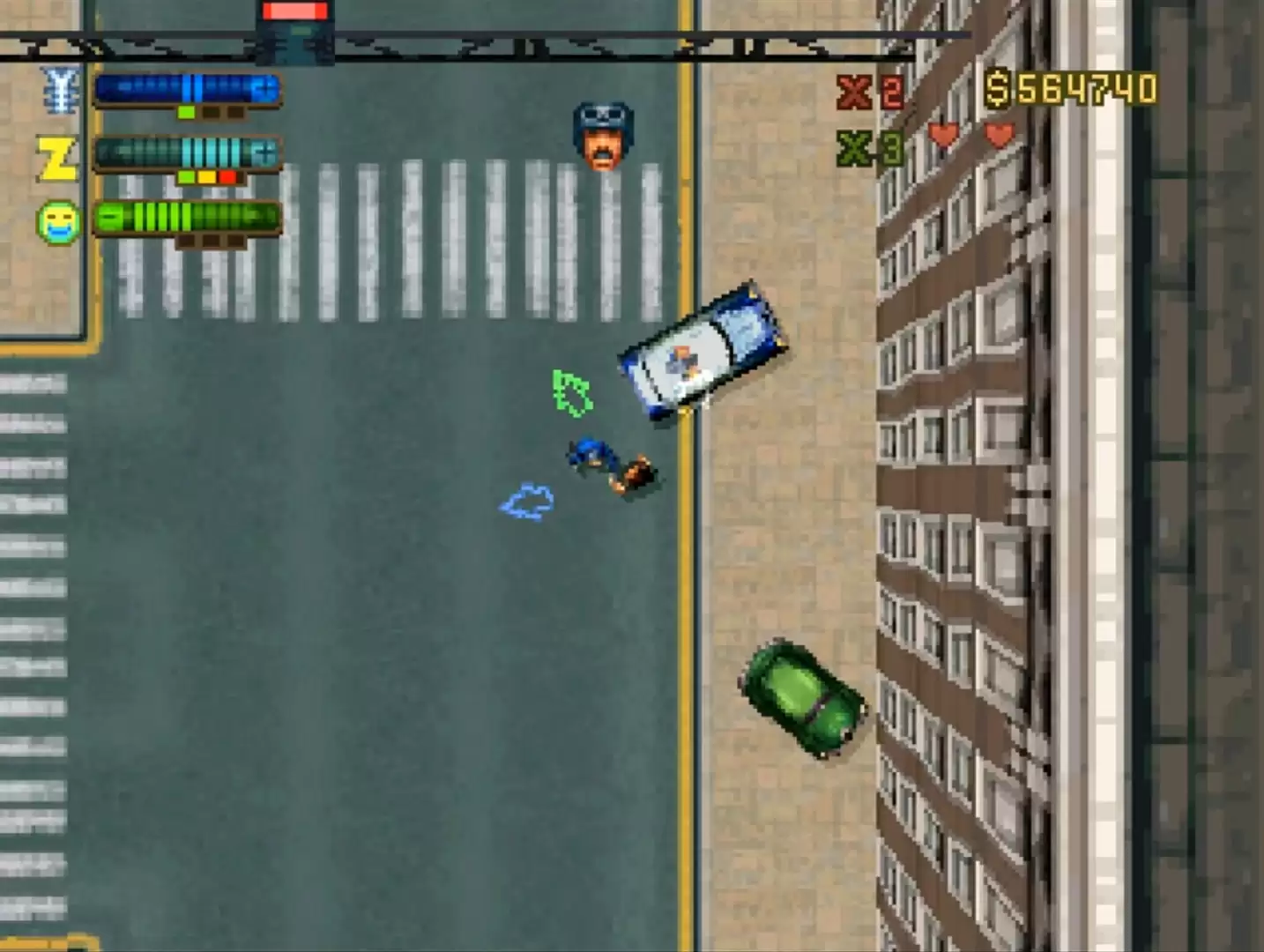
Task: Click the plus cap on the blue respect bar
Action: (263, 88)
